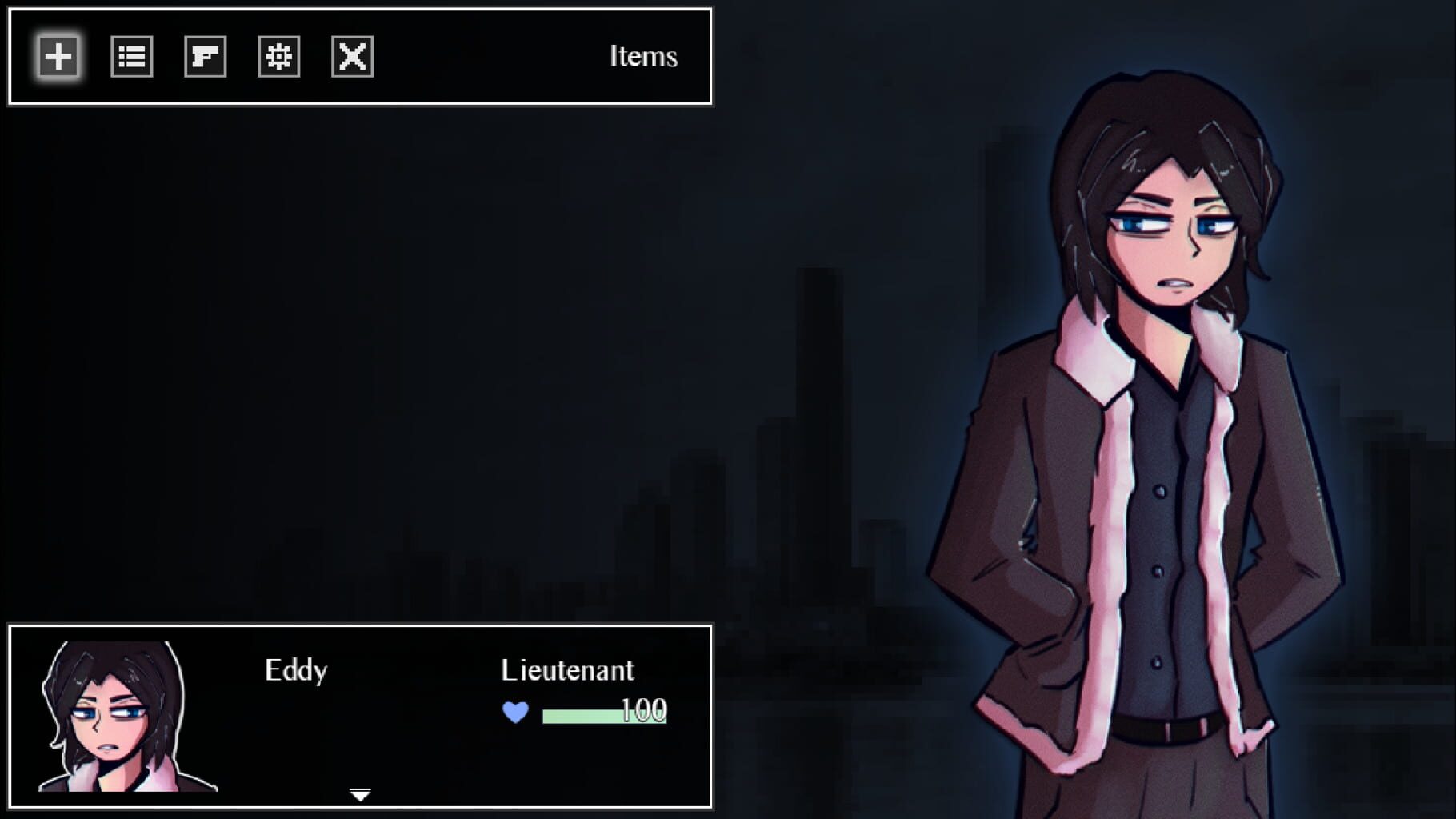
Task: Toggle the gear option in the toolbar
Action: click(x=278, y=56)
